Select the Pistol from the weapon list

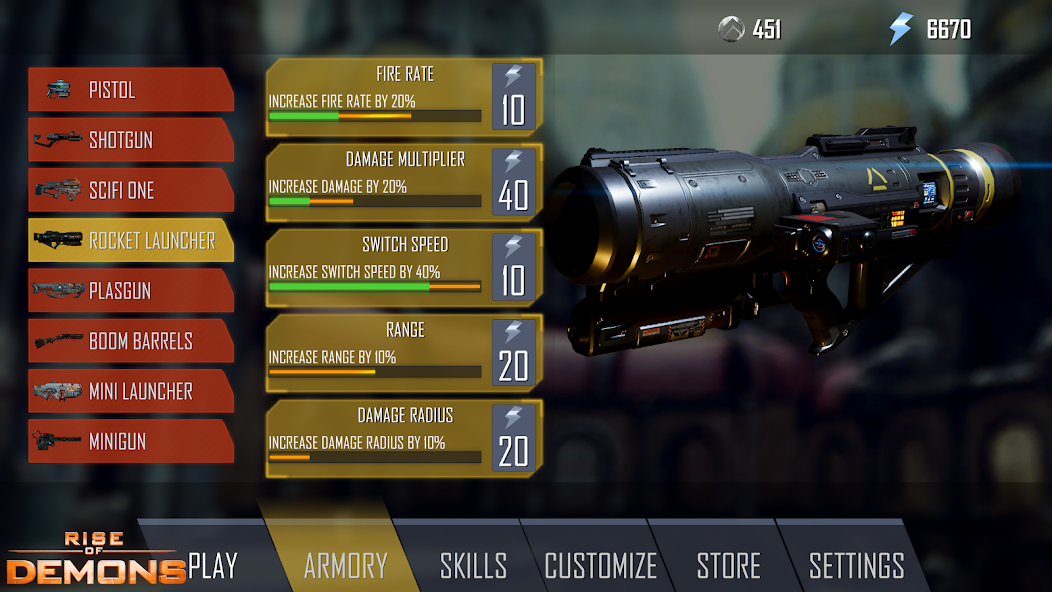pos(130,90)
